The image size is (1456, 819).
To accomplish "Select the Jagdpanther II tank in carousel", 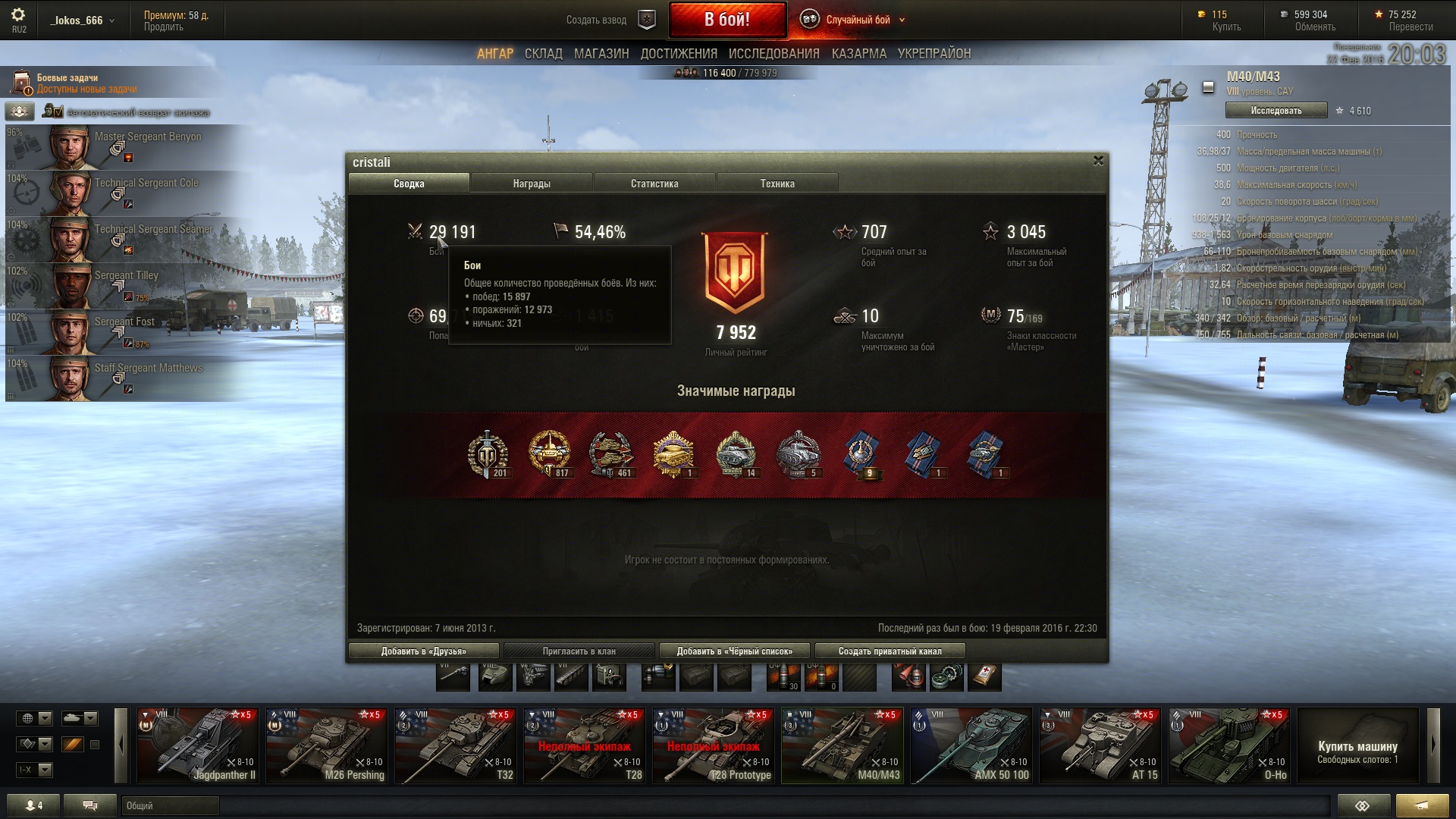I will [x=198, y=745].
